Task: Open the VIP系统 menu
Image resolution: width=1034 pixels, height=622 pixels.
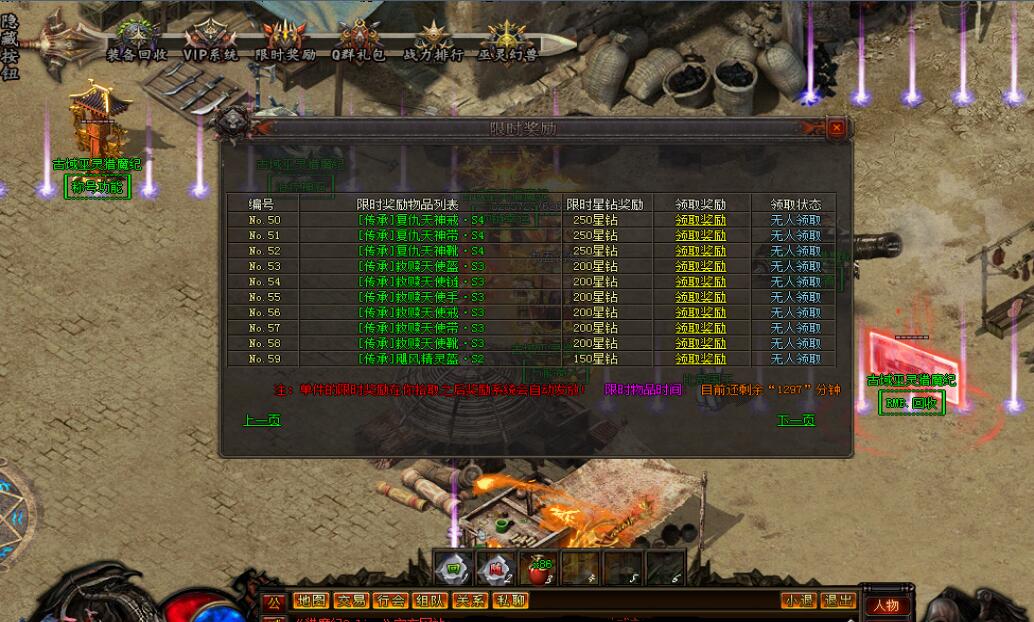Action: (x=210, y=43)
